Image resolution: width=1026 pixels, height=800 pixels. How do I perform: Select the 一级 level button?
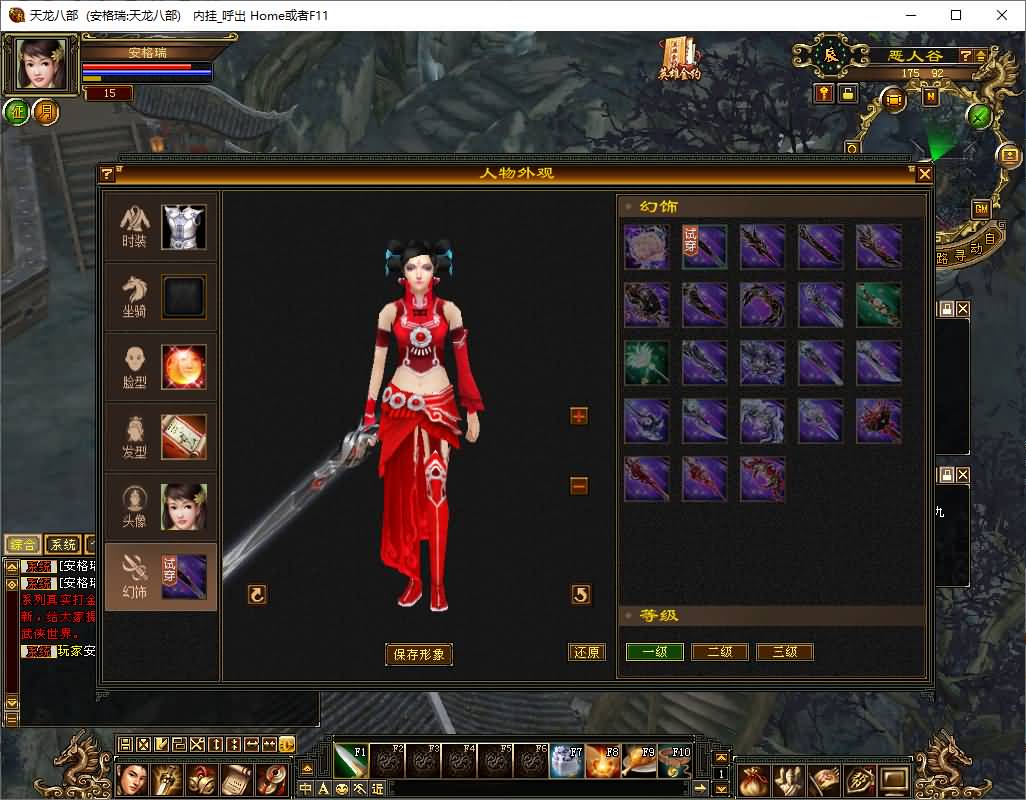click(655, 652)
